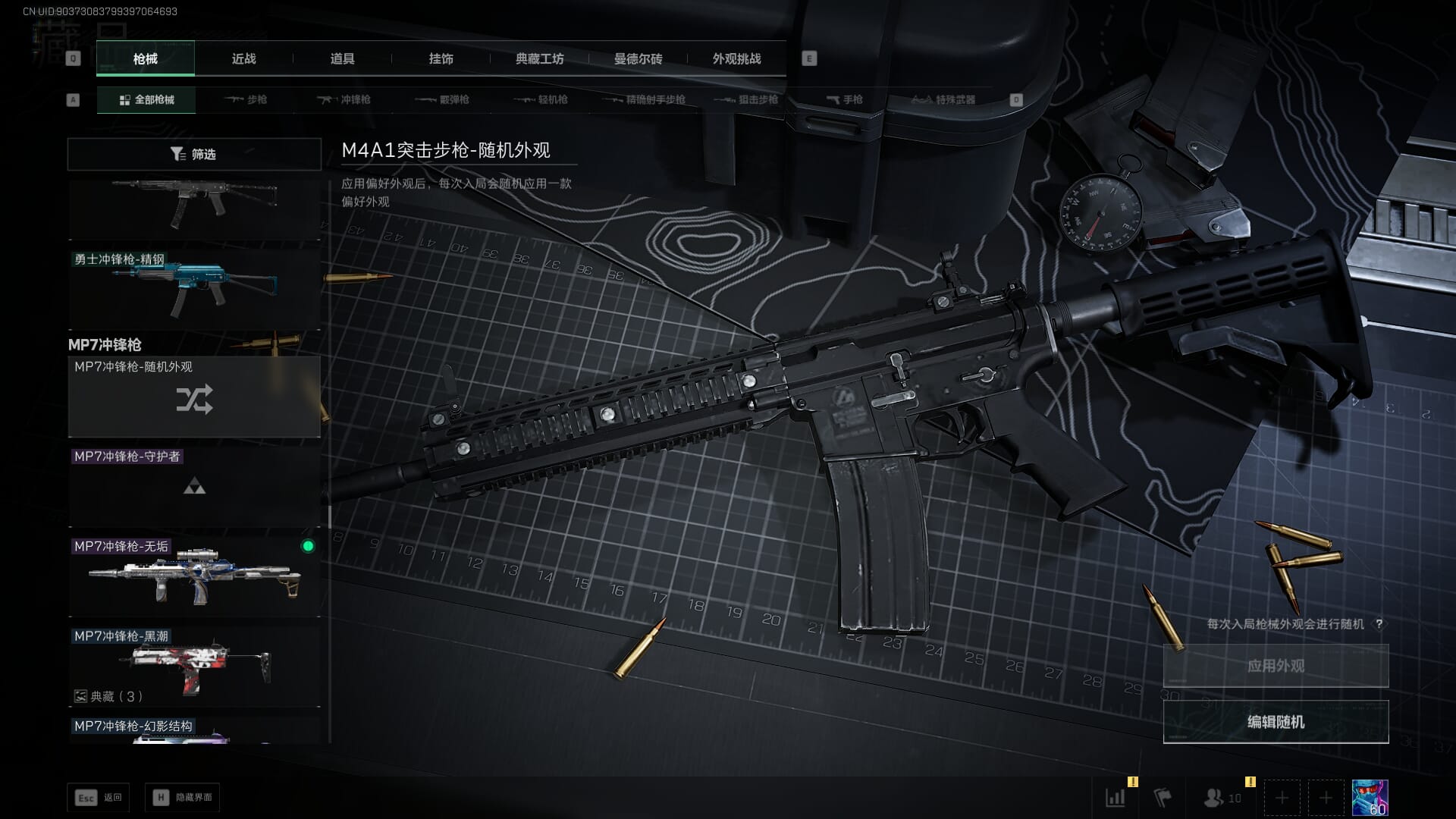1456x819 pixels.
Task: Open the friends list icon
Action: point(1221,798)
